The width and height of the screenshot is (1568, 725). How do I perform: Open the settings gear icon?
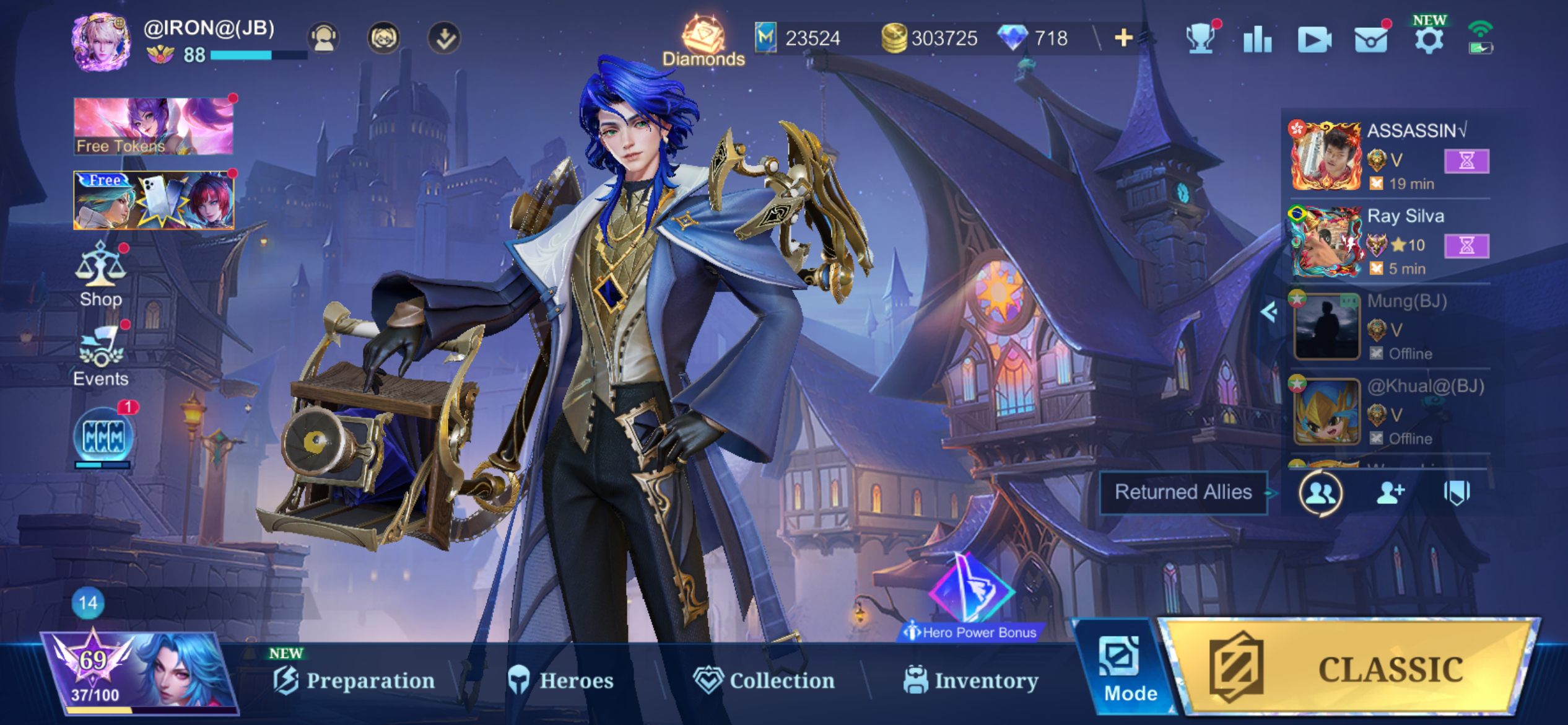tap(1429, 40)
